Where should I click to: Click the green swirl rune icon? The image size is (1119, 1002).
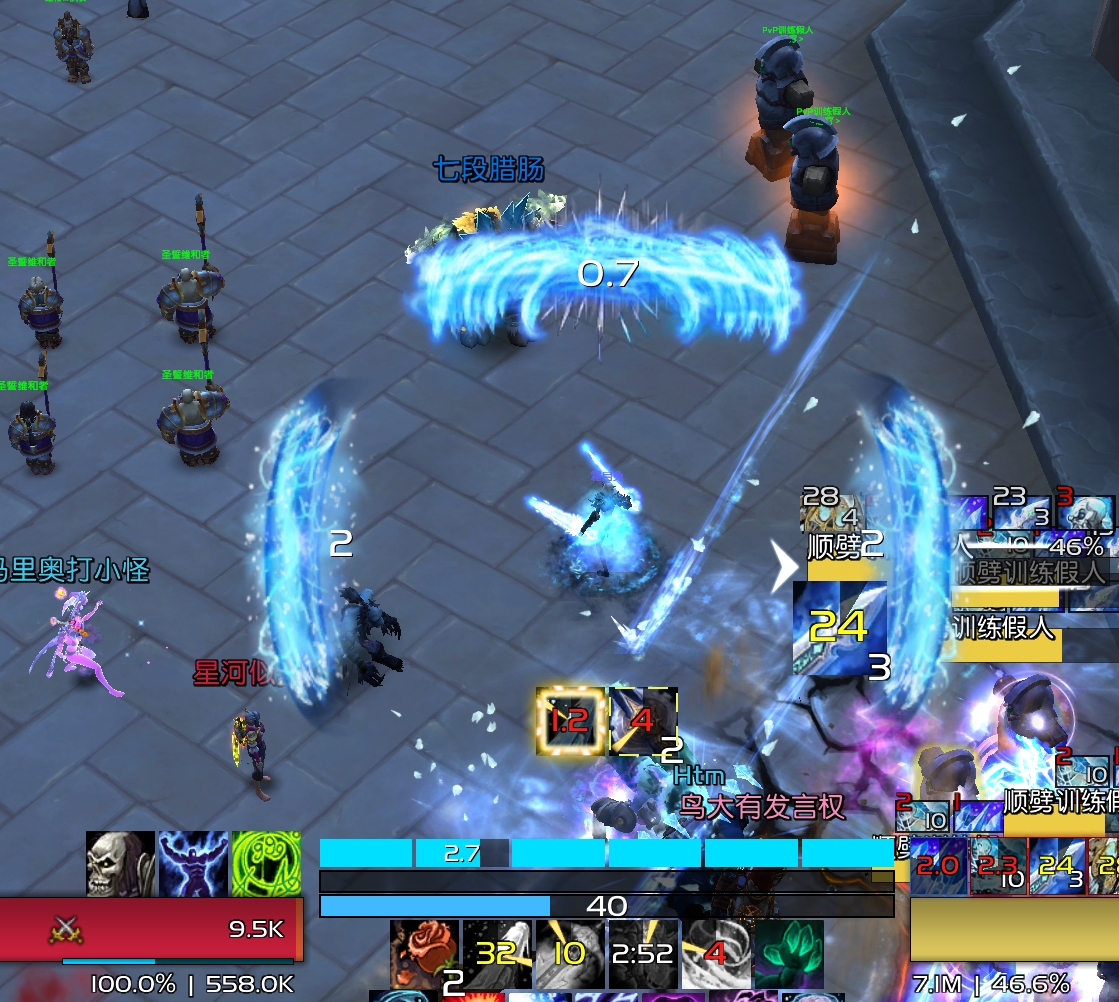pos(265,864)
